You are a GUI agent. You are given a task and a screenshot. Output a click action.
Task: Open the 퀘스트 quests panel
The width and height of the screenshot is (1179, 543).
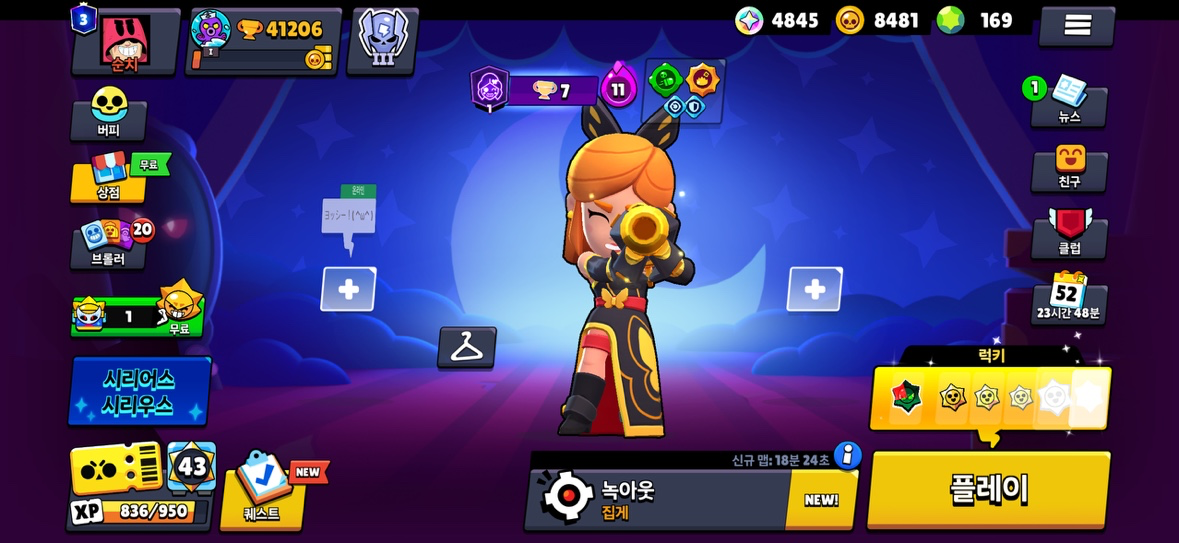pyautogui.click(x=263, y=490)
